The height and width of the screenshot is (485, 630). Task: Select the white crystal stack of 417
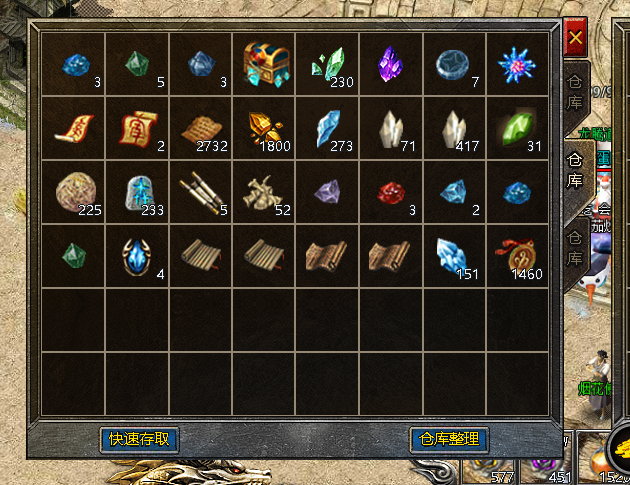pos(455,128)
